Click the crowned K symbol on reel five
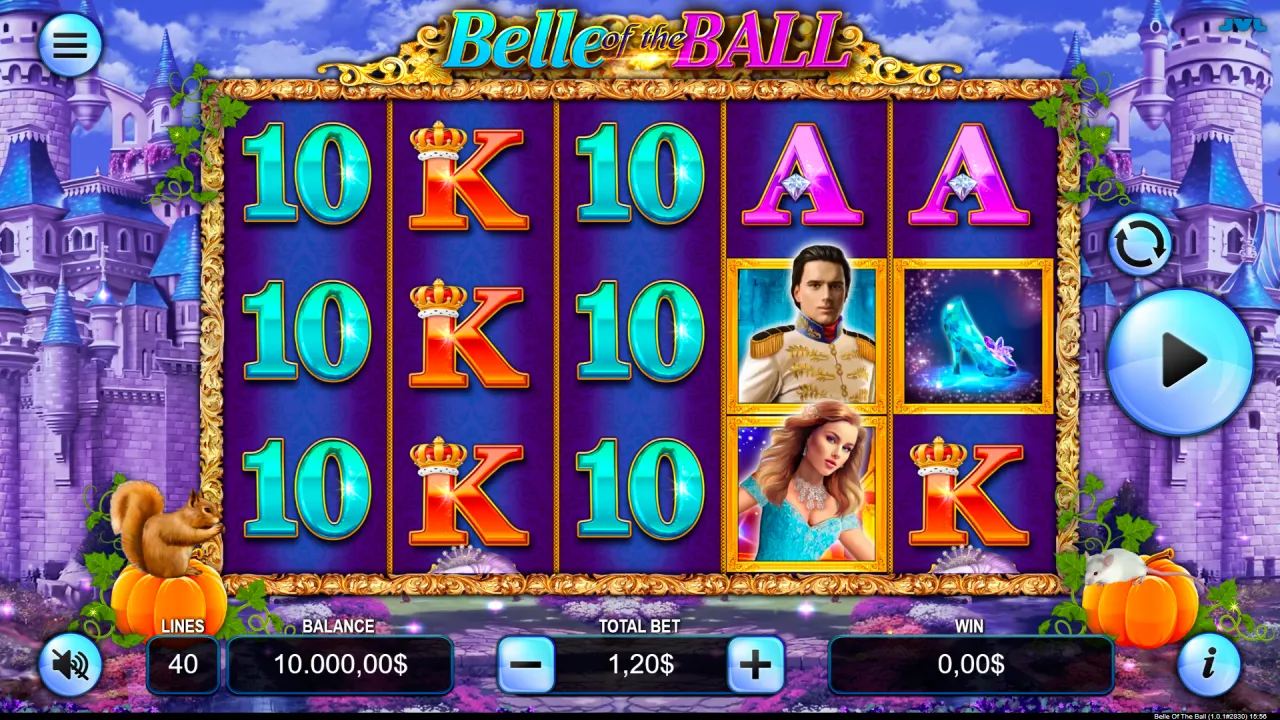 (967, 490)
